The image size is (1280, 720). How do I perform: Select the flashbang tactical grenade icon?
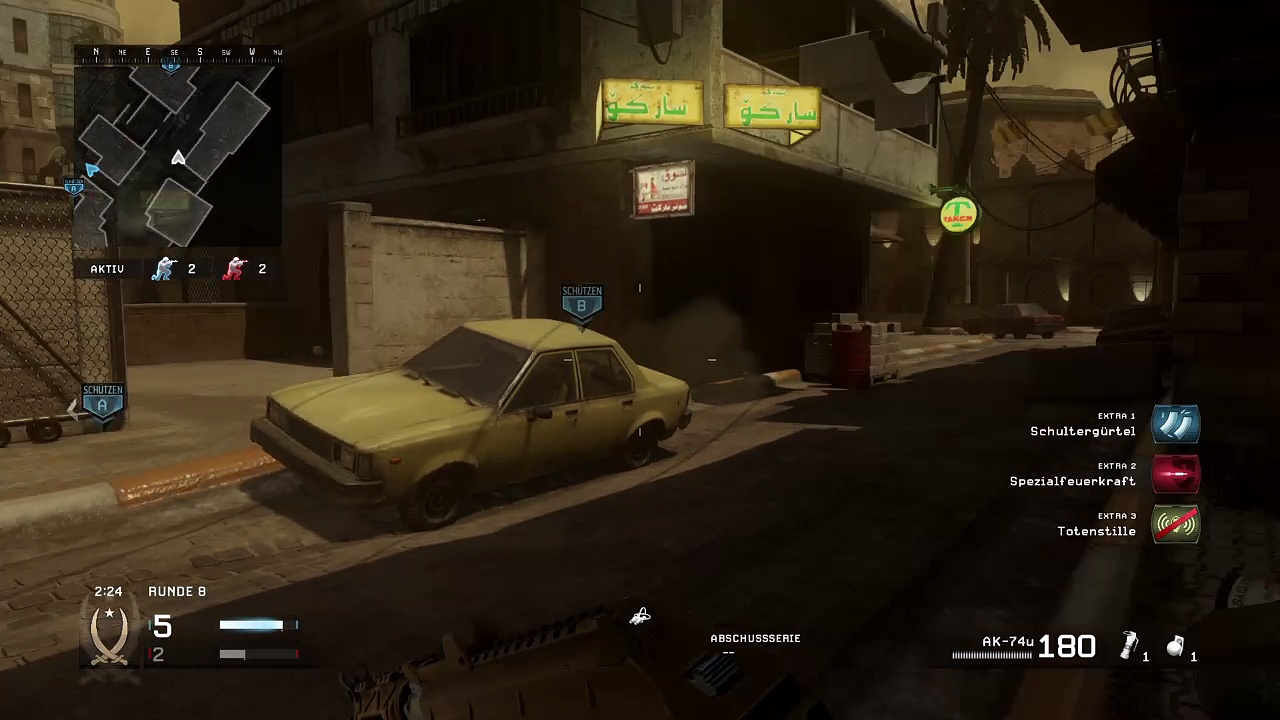click(x=1129, y=646)
